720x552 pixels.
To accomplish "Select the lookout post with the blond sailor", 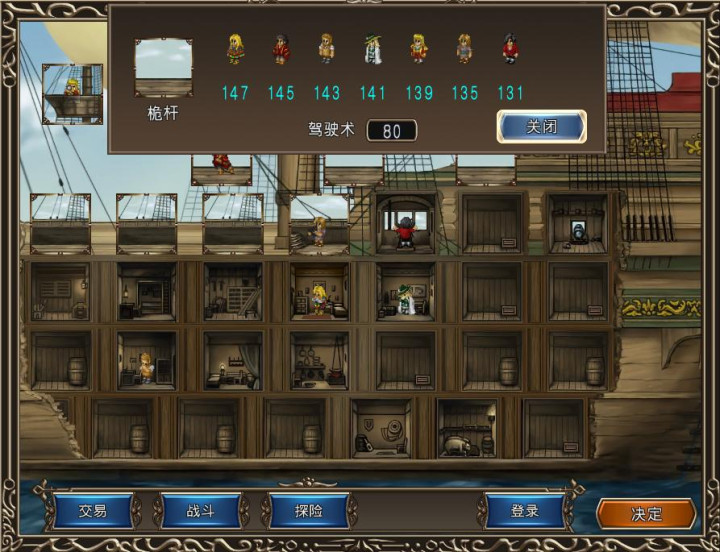I will point(72,94).
